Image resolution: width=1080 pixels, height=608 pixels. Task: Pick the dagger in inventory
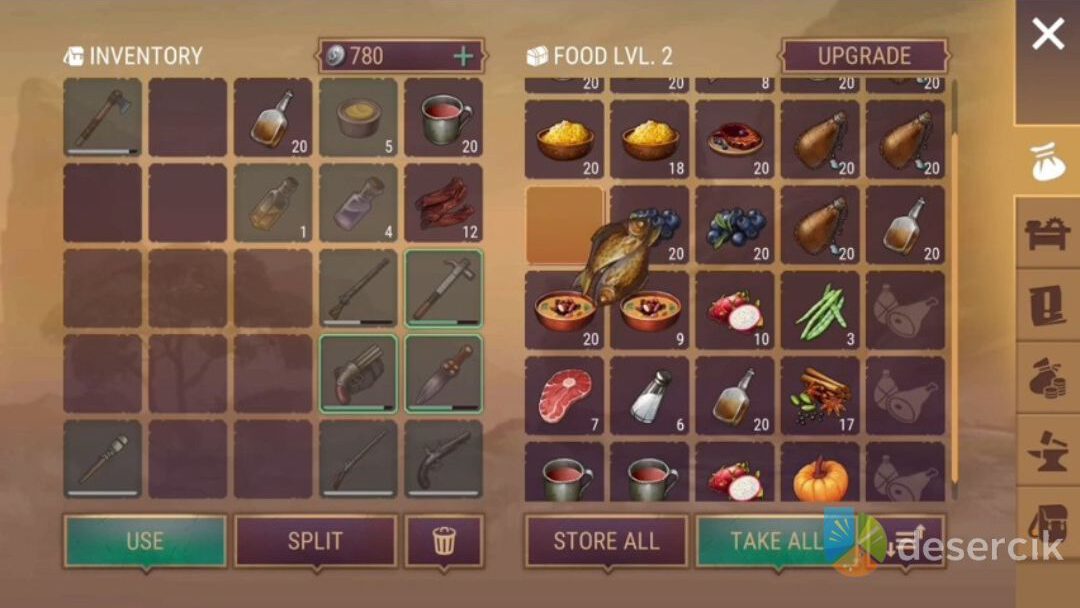click(x=443, y=373)
